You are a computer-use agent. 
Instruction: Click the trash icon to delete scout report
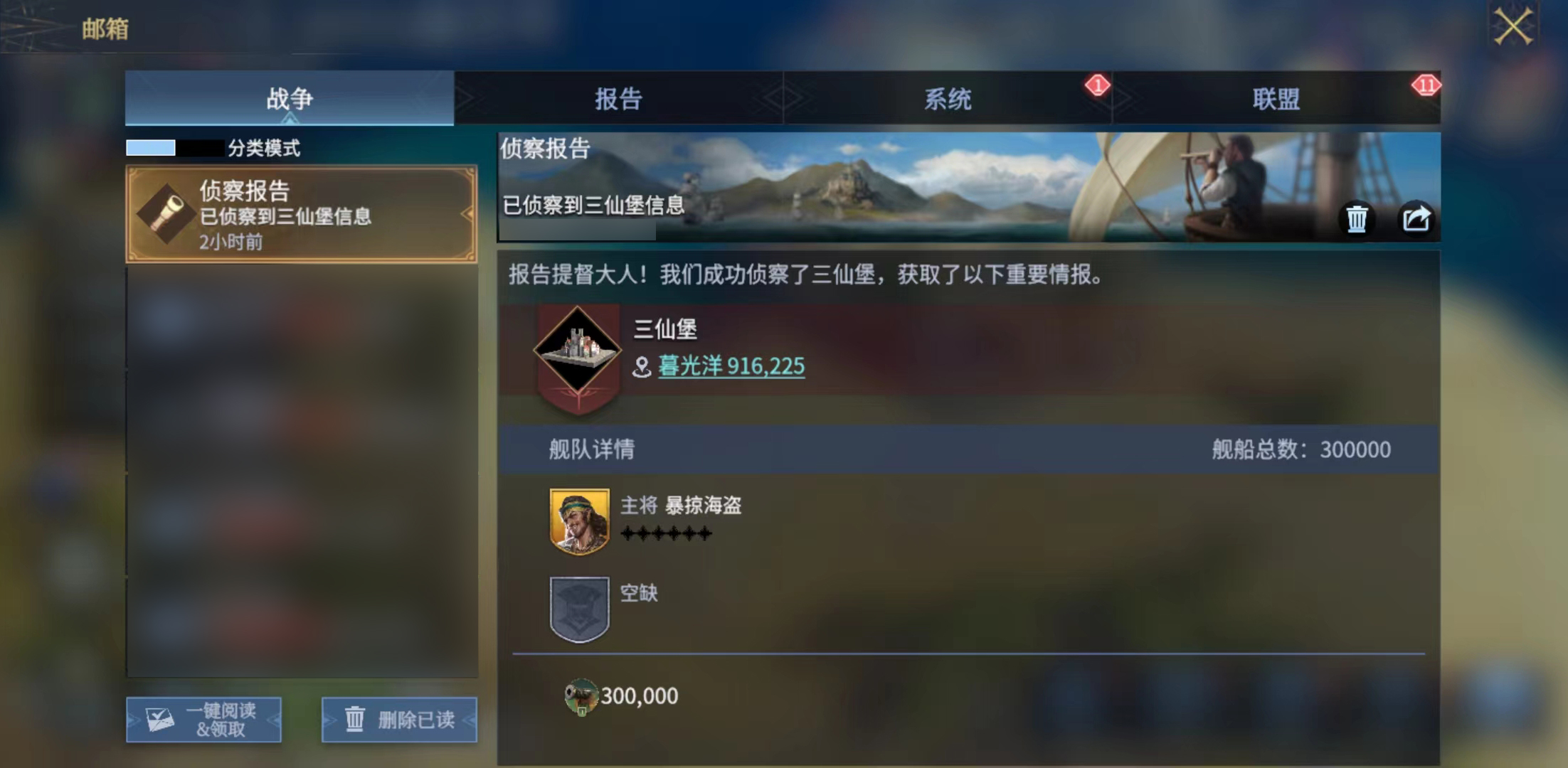pos(1357,219)
